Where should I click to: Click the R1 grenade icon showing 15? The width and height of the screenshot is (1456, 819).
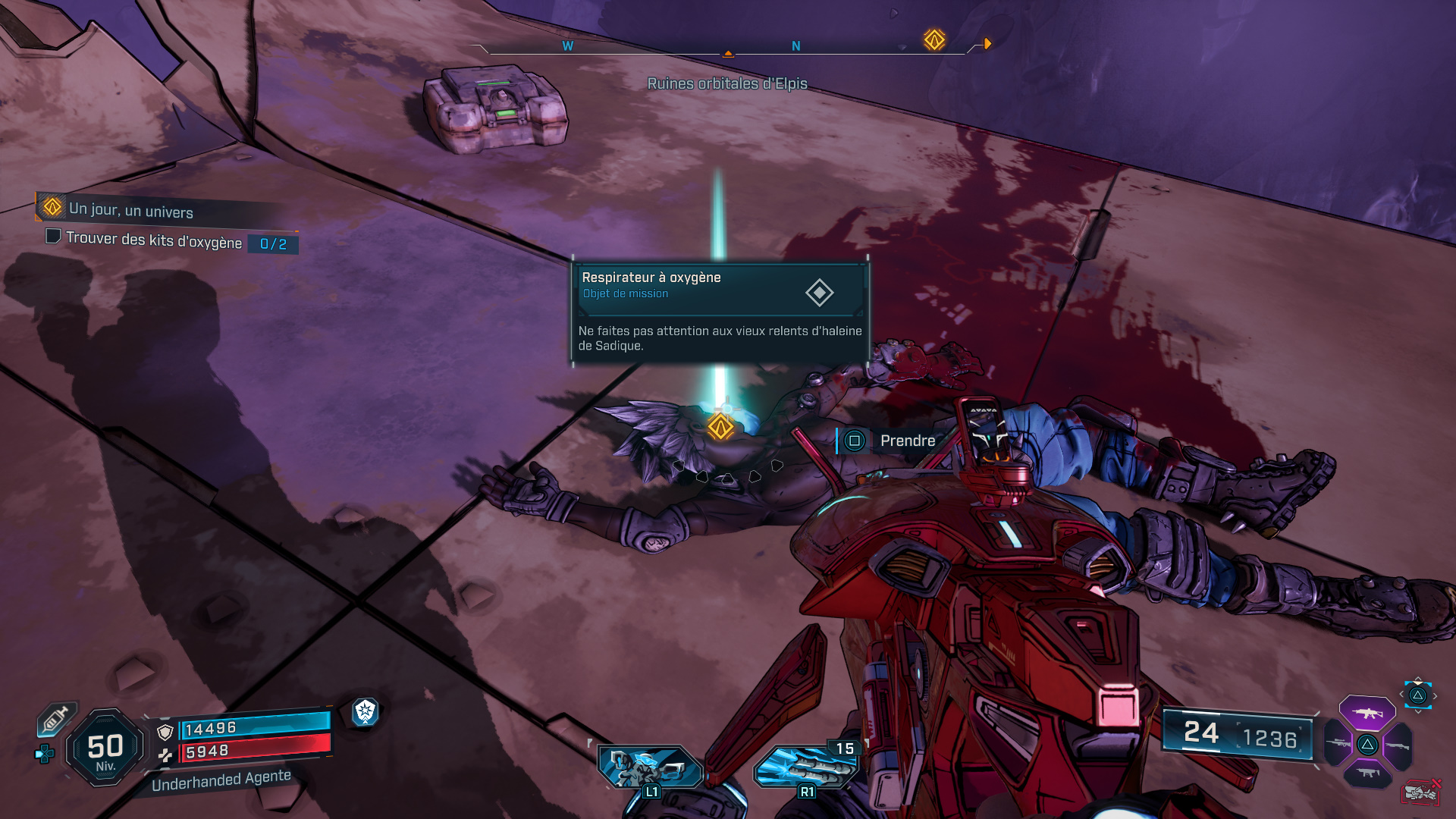[806, 766]
